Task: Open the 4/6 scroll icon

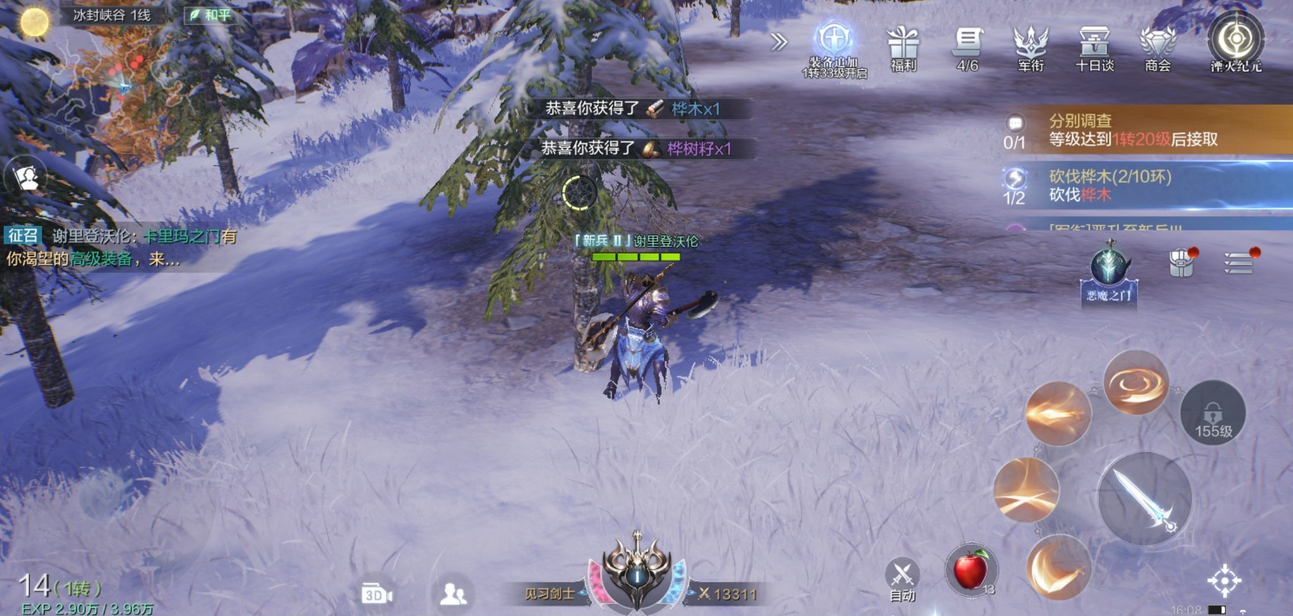Action: pos(967,47)
